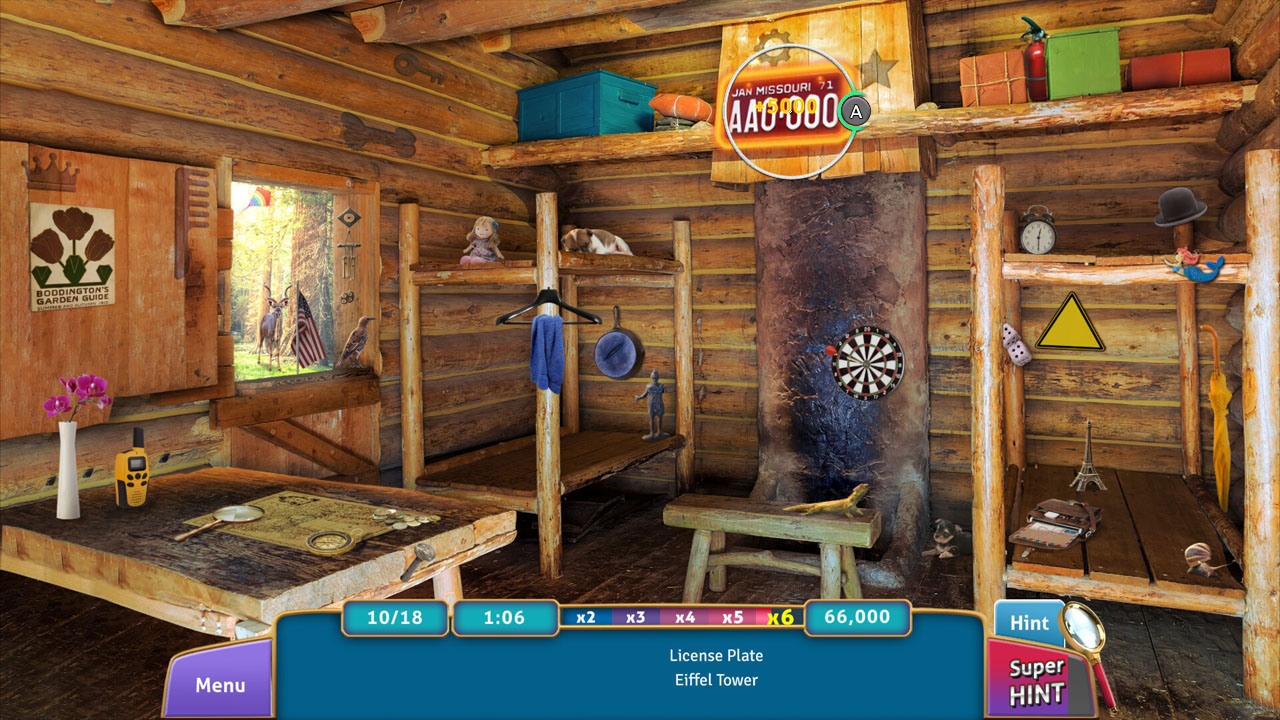Viewport: 1280px width, 720px height.
Task: Use the Hint button
Action: (1030, 622)
